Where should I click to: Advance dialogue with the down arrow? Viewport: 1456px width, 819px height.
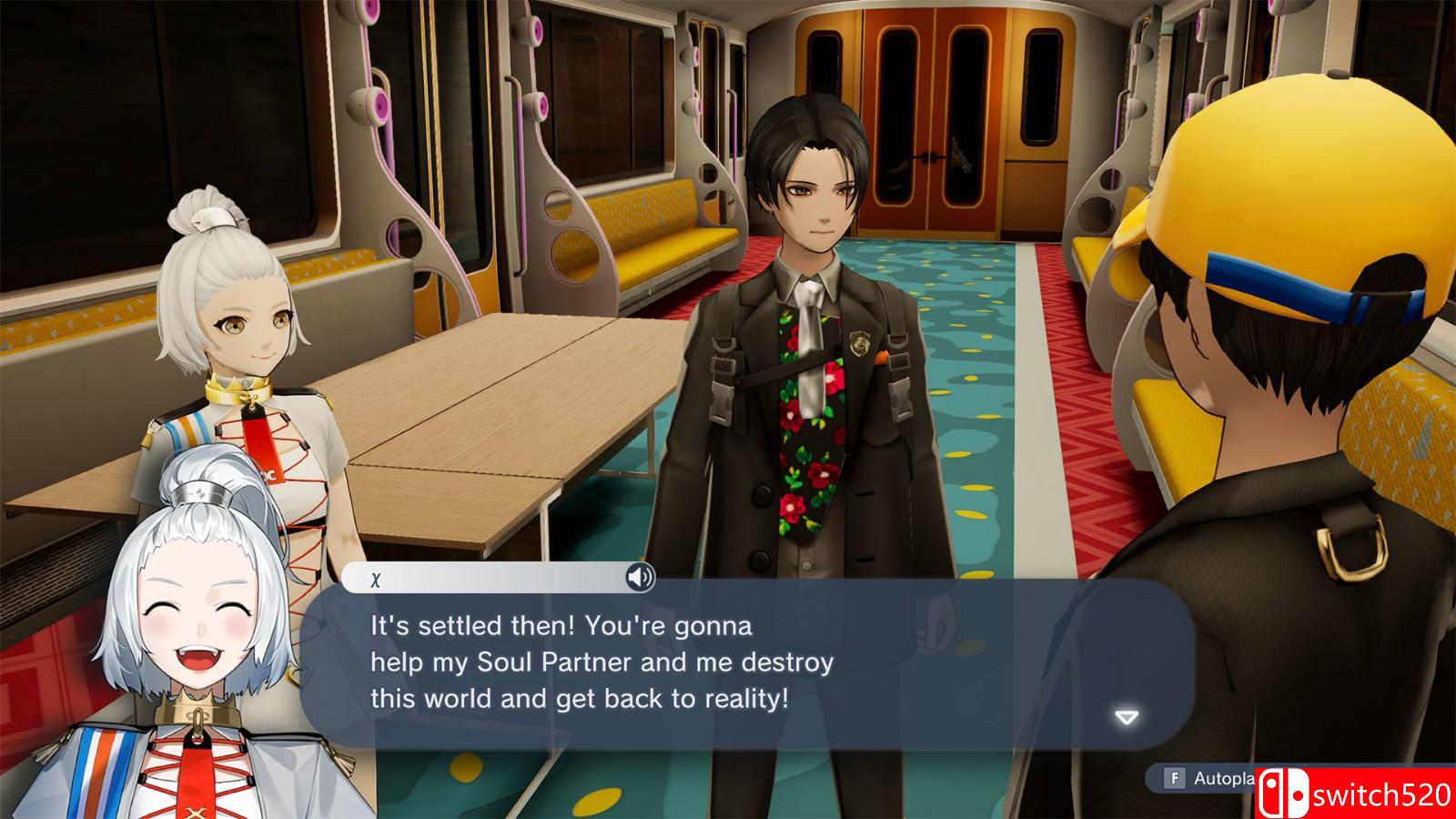pos(1127,718)
